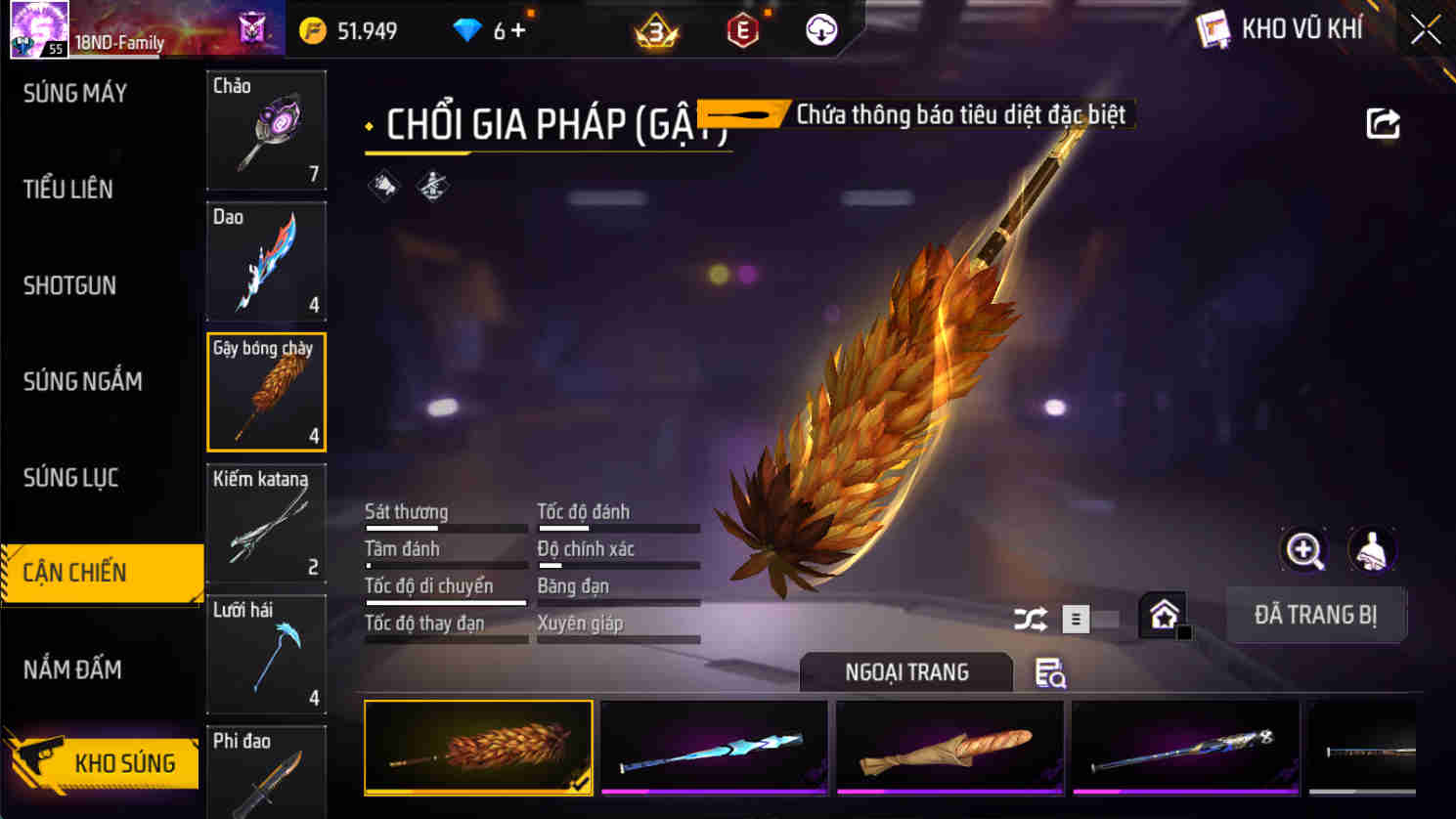Open the rank crown icon showing 3
Screen dimensions: 1456x819
coord(656,29)
